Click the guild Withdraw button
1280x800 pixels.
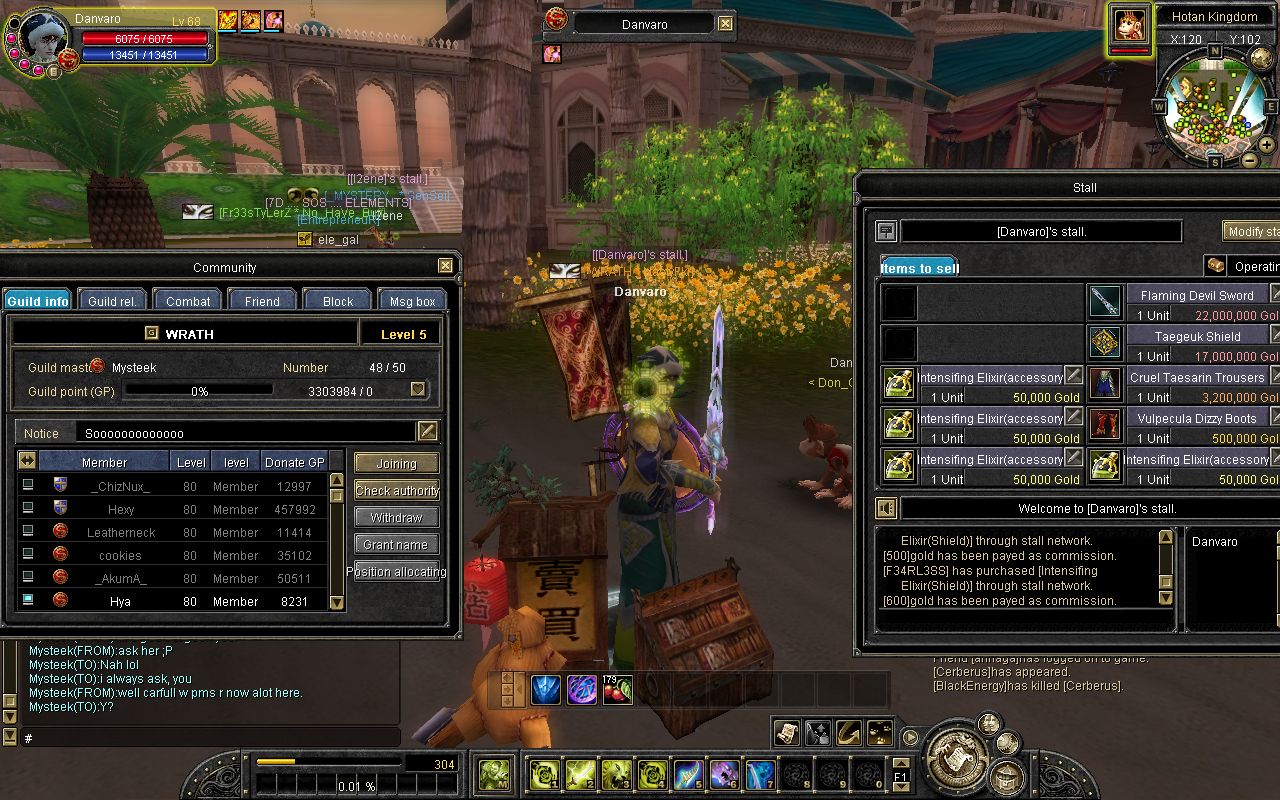396,518
